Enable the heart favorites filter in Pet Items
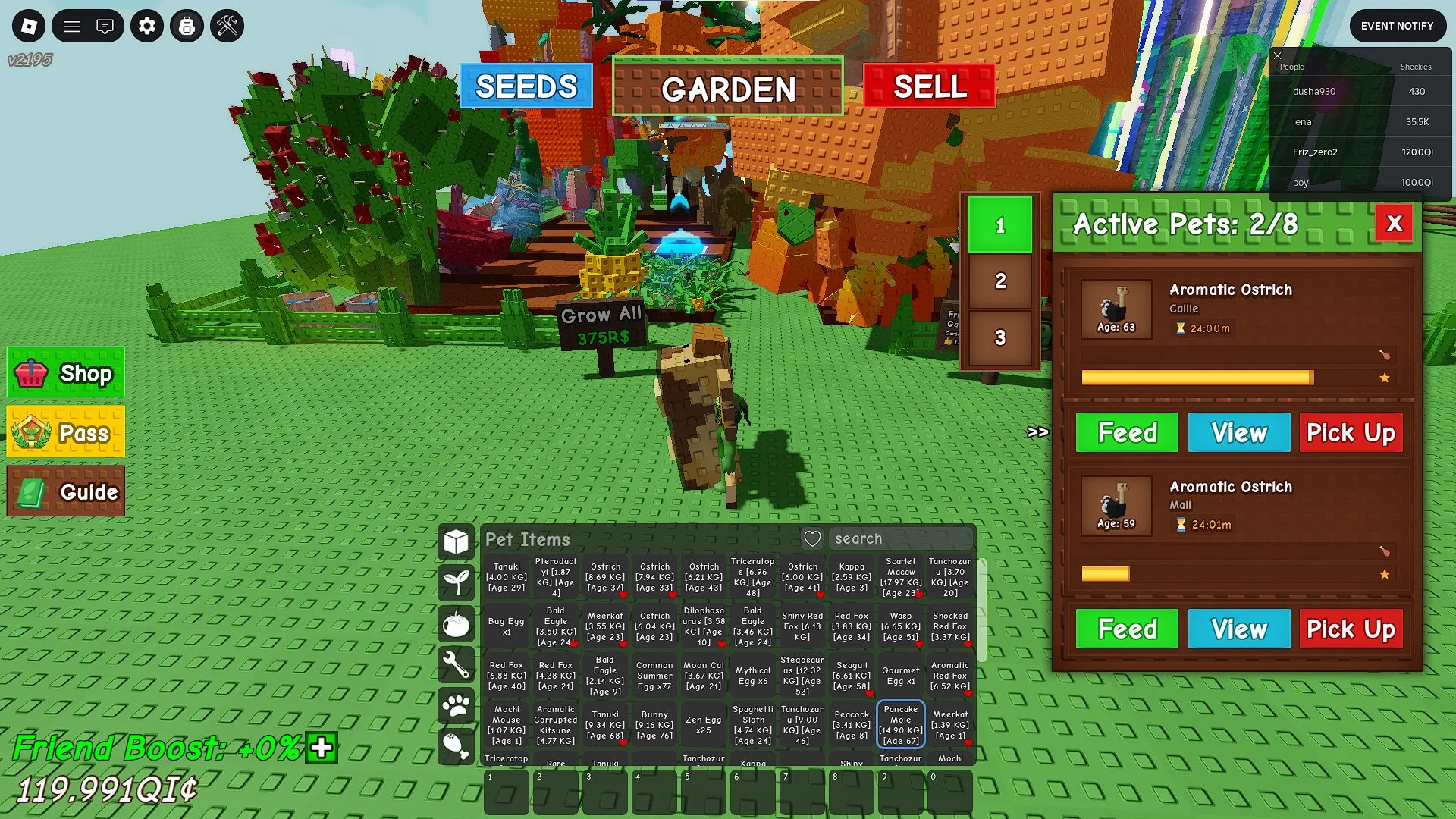The width and height of the screenshot is (1456, 819). (811, 538)
